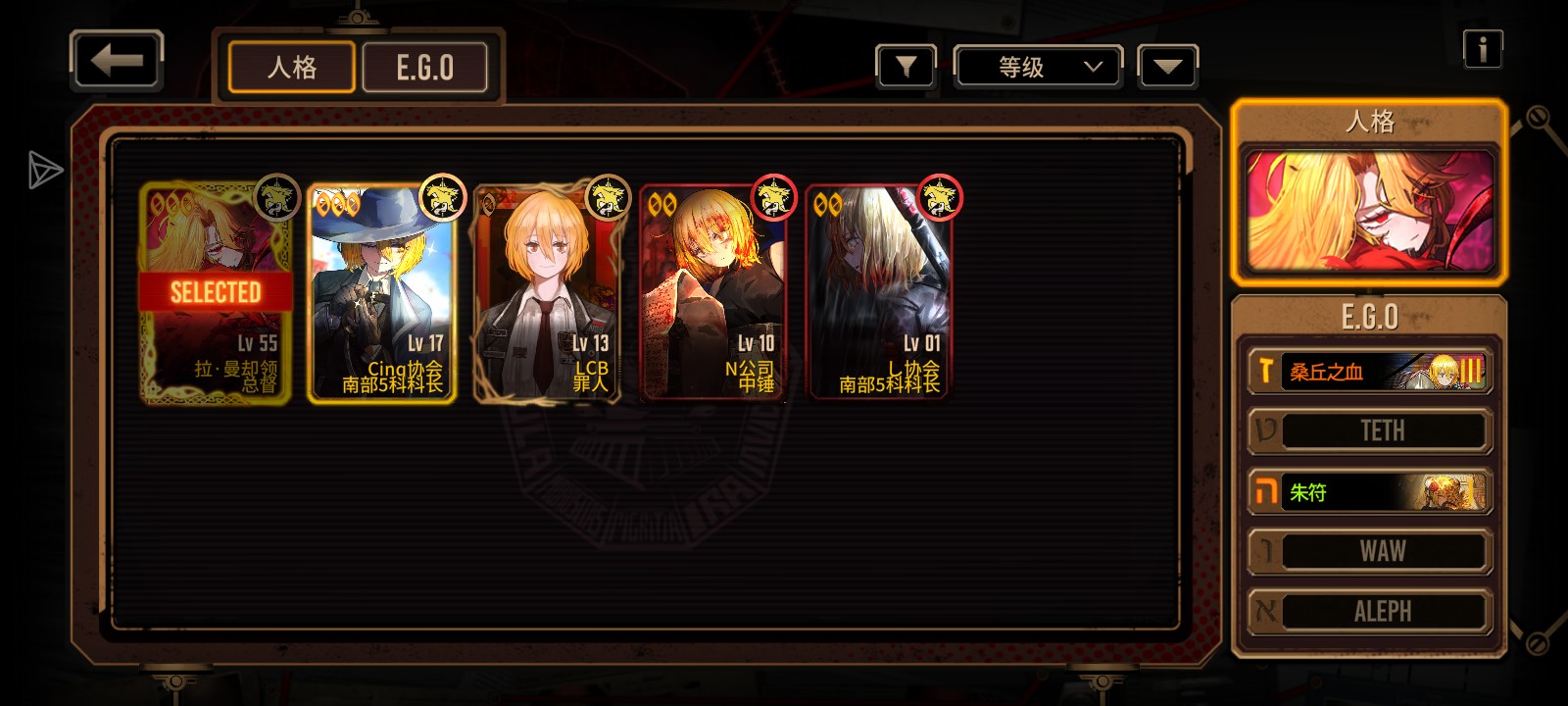Pick the Lv 13 LCB罪人 identity card
This screenshot has width=1568, height=706.
(x=547, y=294)
